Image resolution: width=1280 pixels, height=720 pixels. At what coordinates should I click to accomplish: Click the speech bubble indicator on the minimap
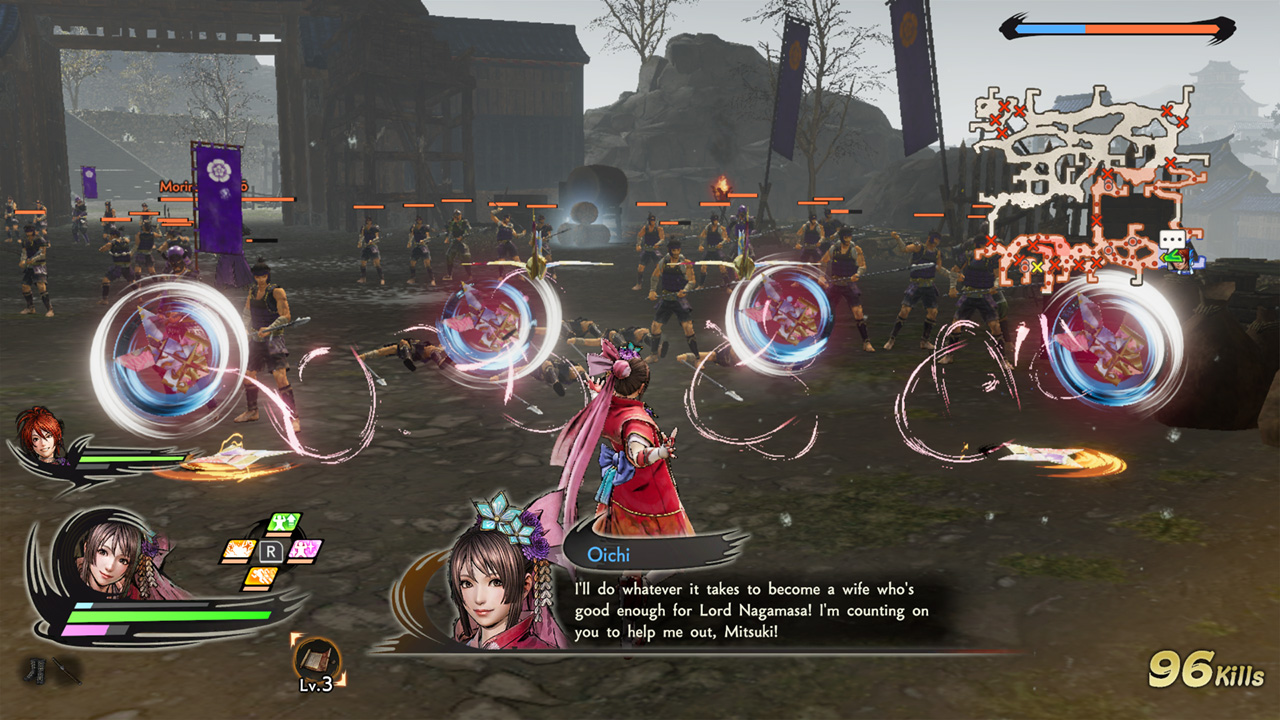(x=1172, y=238)
